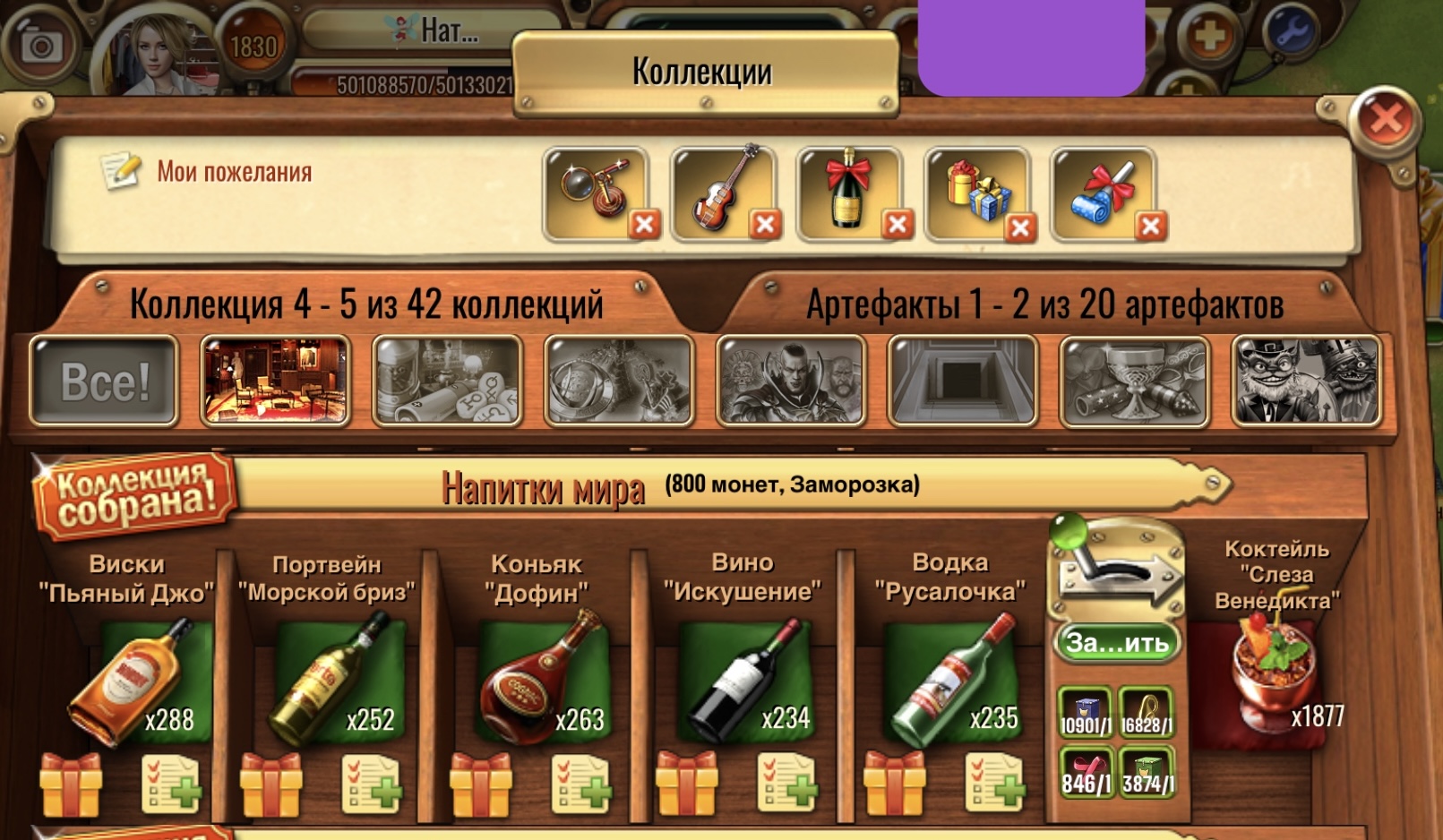Screen dimensions: 1443x840
Task: Click the camera screenshot icon top left
Action: click(x=38, y=43)
